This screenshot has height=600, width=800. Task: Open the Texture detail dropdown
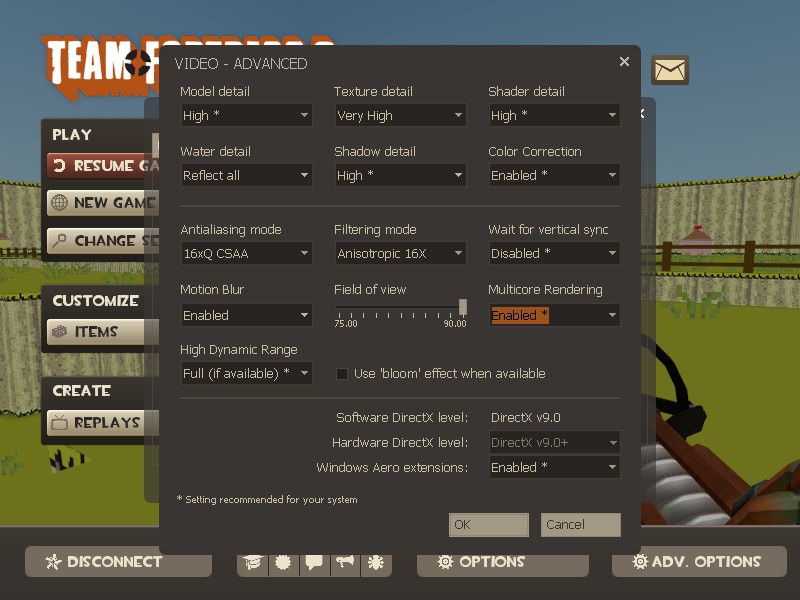coord(400,115)
